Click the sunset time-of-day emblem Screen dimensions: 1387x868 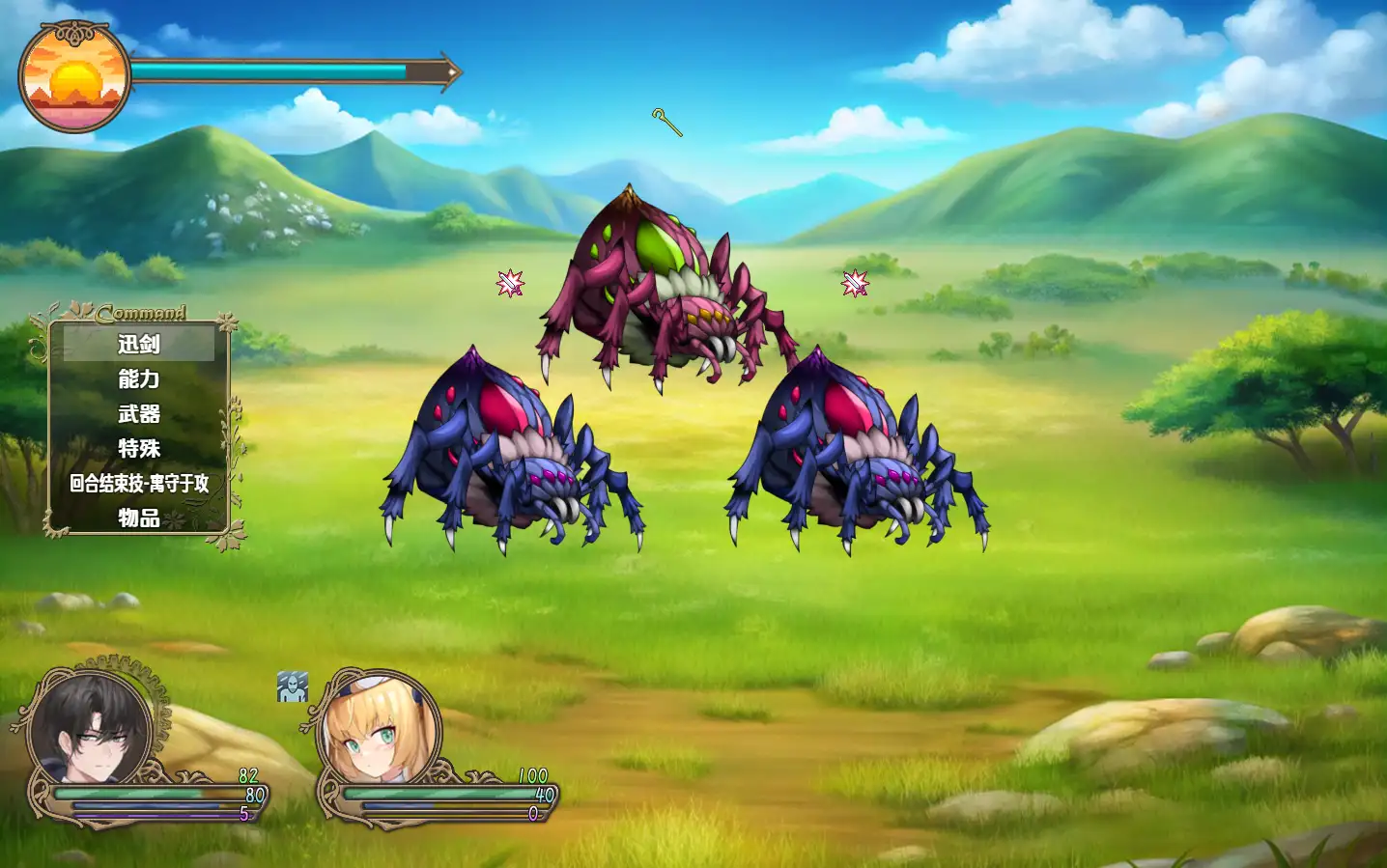(74, 78)
